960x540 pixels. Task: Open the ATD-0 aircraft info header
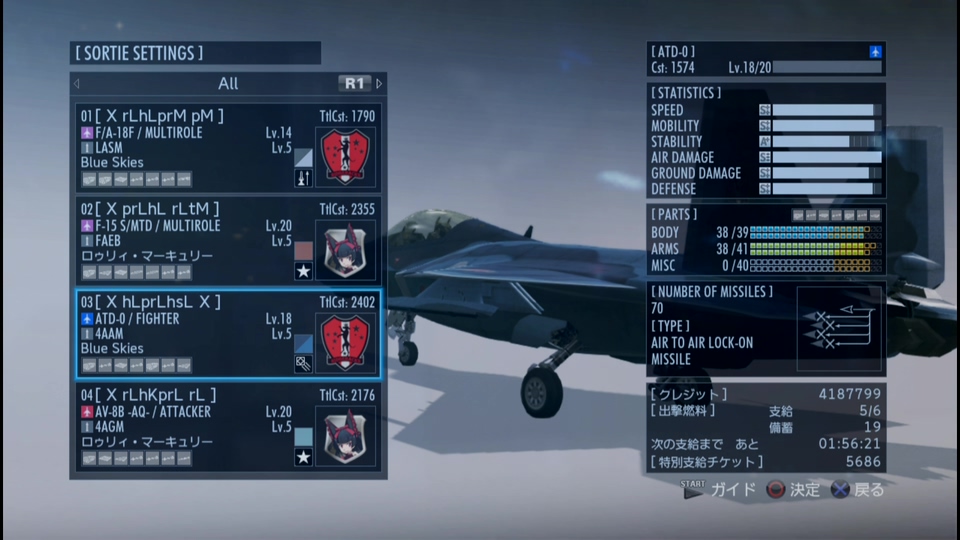click(x=765, y=59)
